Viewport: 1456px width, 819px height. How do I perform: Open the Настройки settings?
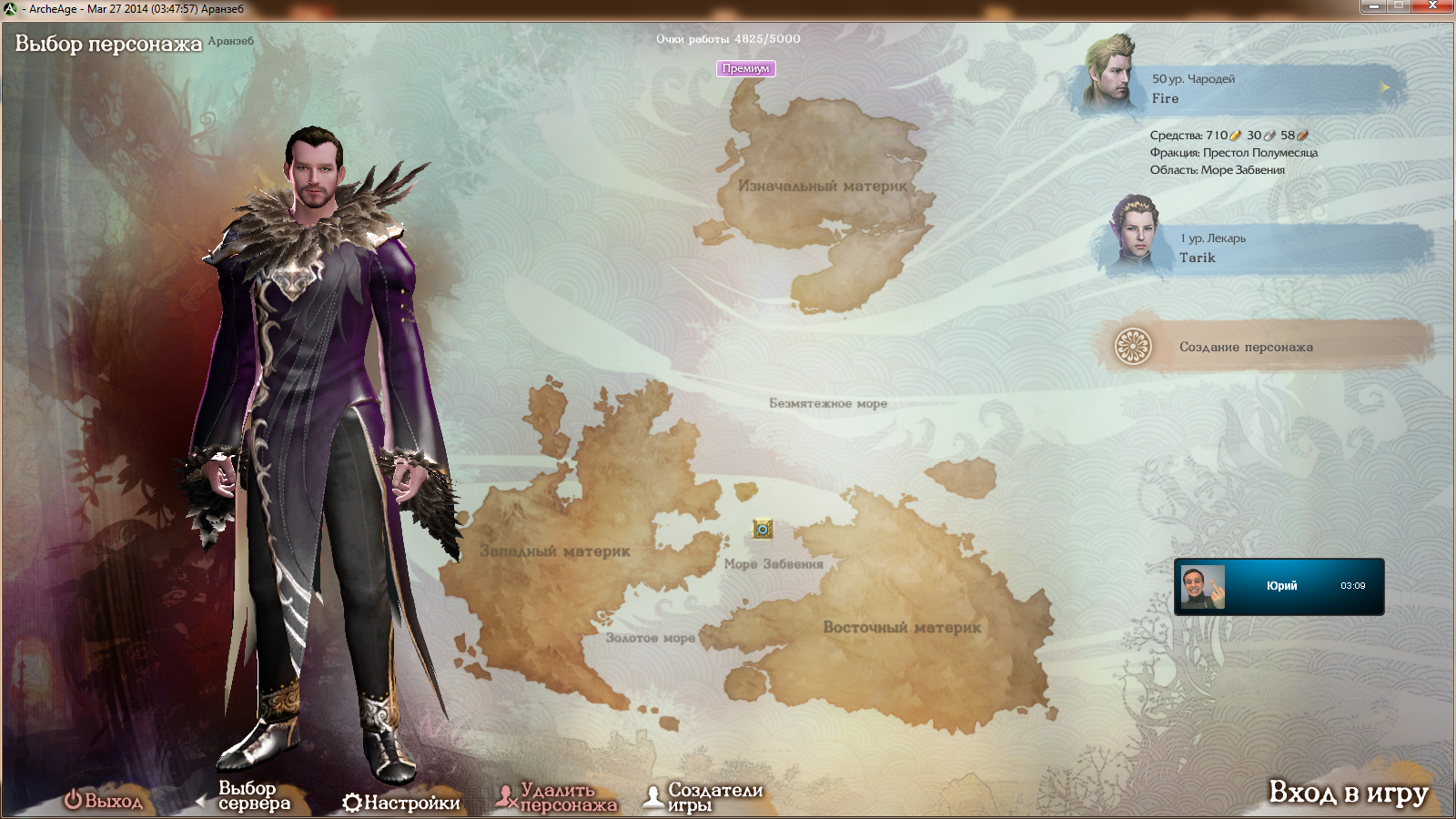(x=401, y=803)
